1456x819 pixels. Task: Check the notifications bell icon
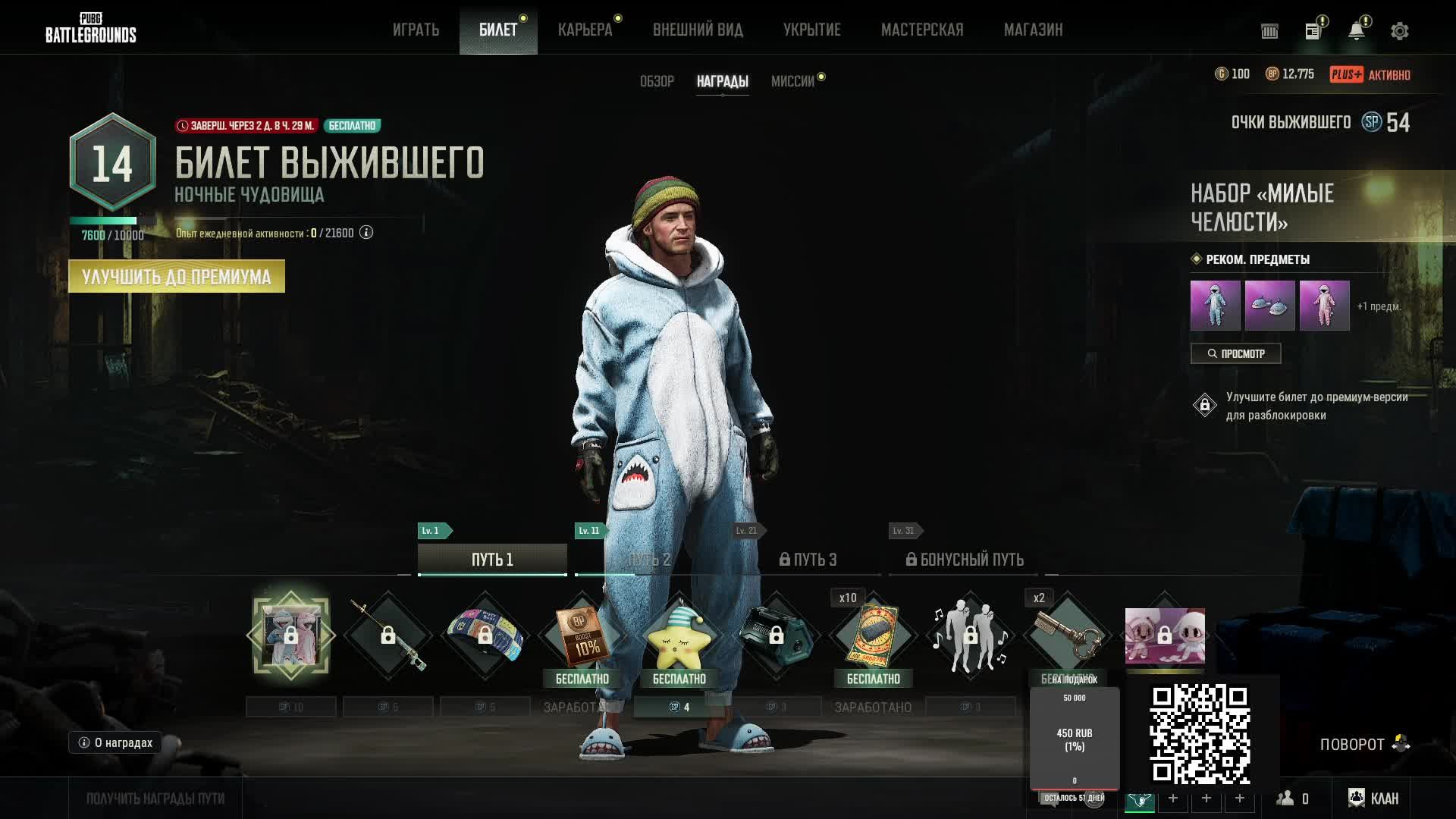tap(1356, 31)
